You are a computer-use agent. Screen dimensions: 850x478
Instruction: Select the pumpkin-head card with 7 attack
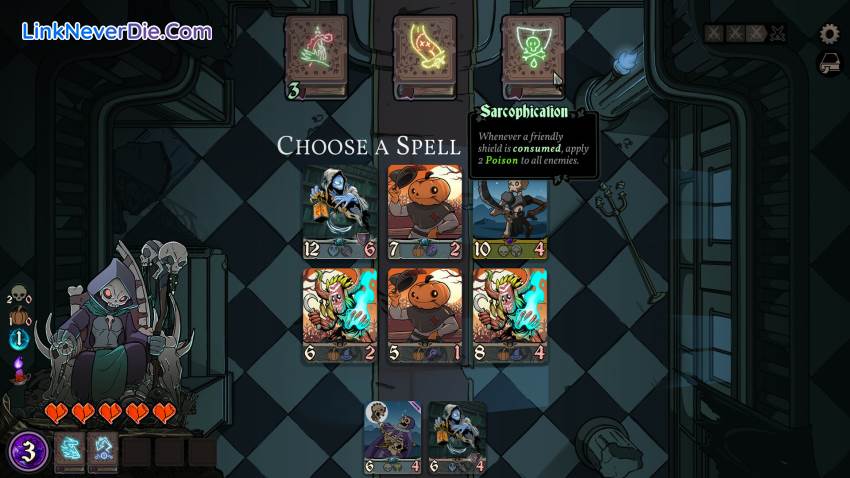coord(425,212)
